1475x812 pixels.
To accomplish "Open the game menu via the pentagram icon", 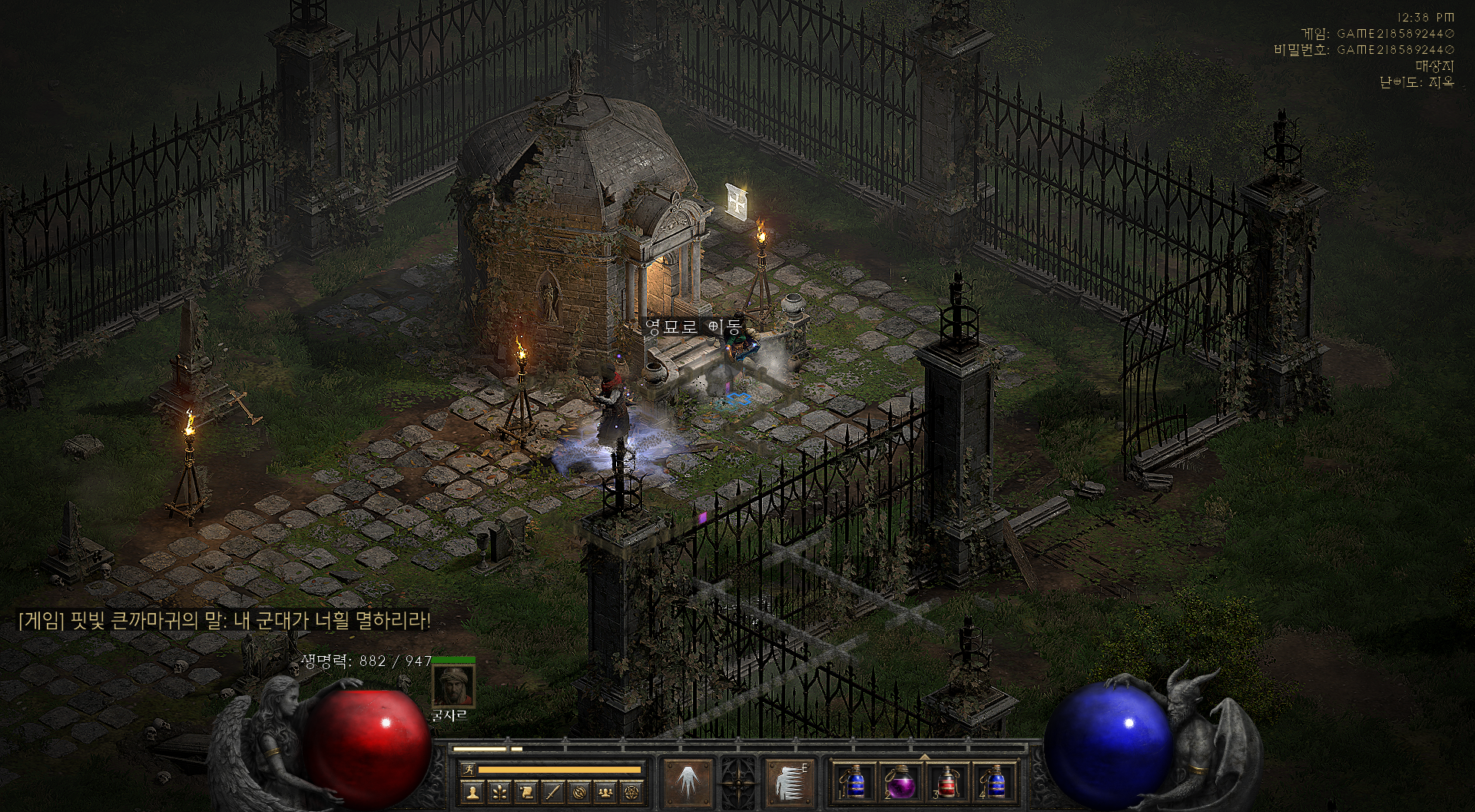I will (x=633, y=792).
